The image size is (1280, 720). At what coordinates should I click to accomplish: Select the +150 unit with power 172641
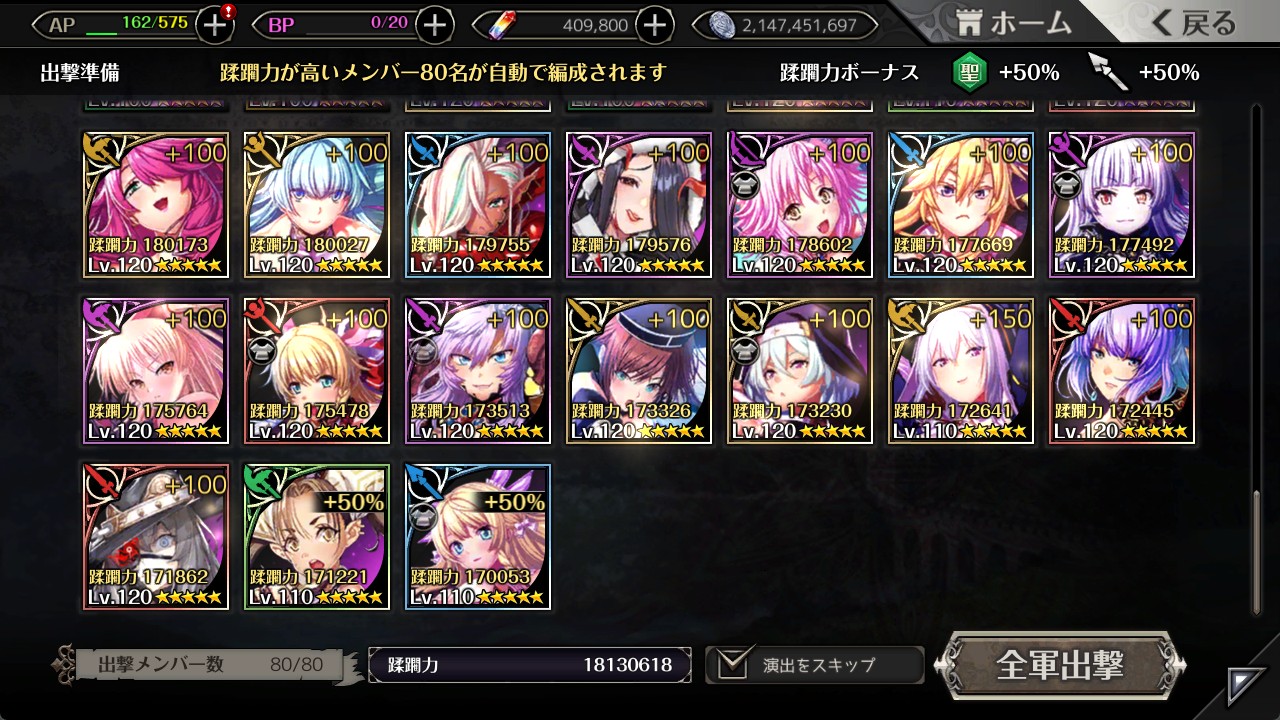tap(961, 371)
